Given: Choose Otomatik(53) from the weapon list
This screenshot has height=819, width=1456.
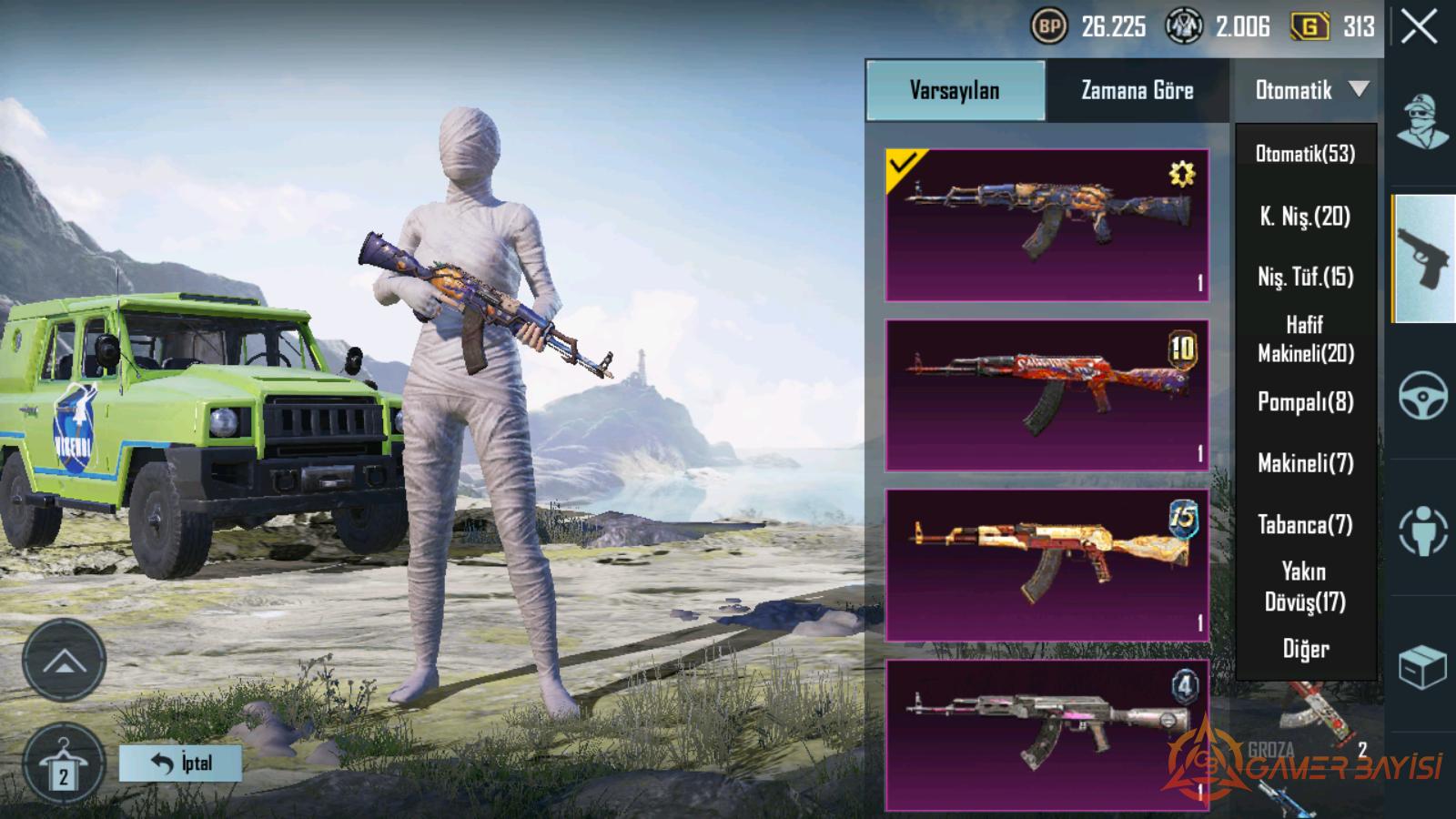Looking at the screenshot, I should 1305,154.
